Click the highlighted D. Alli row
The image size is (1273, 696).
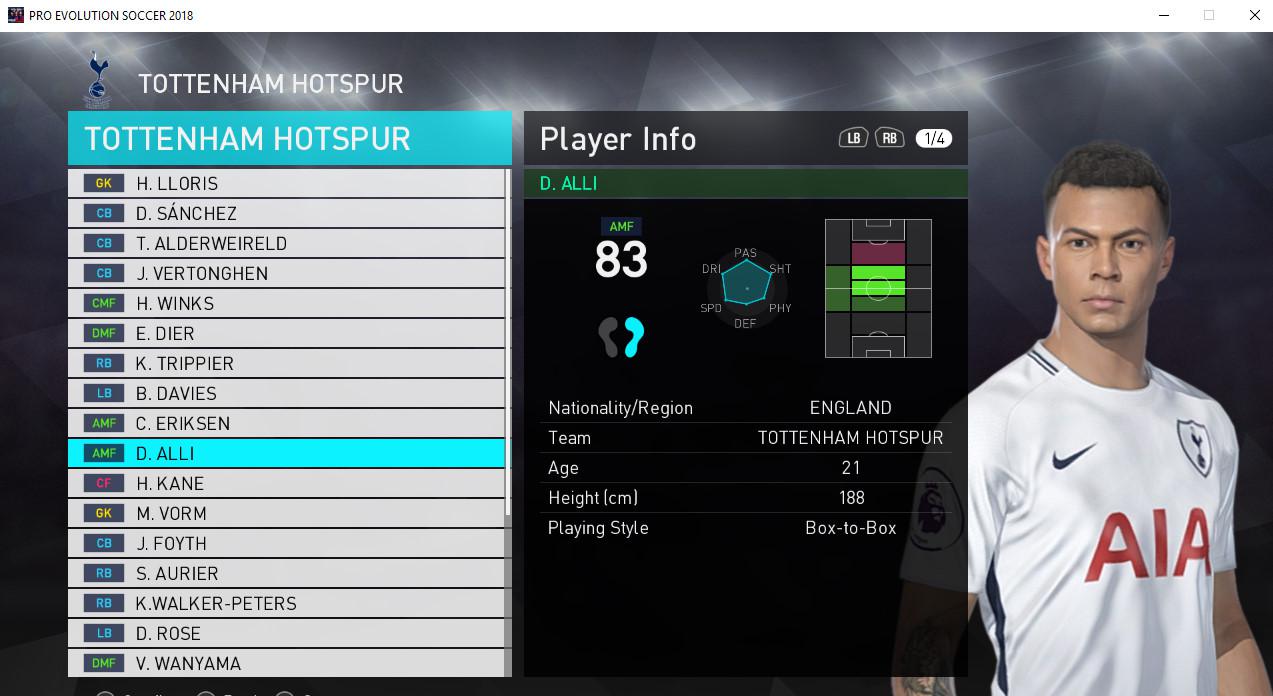point(286,453)
